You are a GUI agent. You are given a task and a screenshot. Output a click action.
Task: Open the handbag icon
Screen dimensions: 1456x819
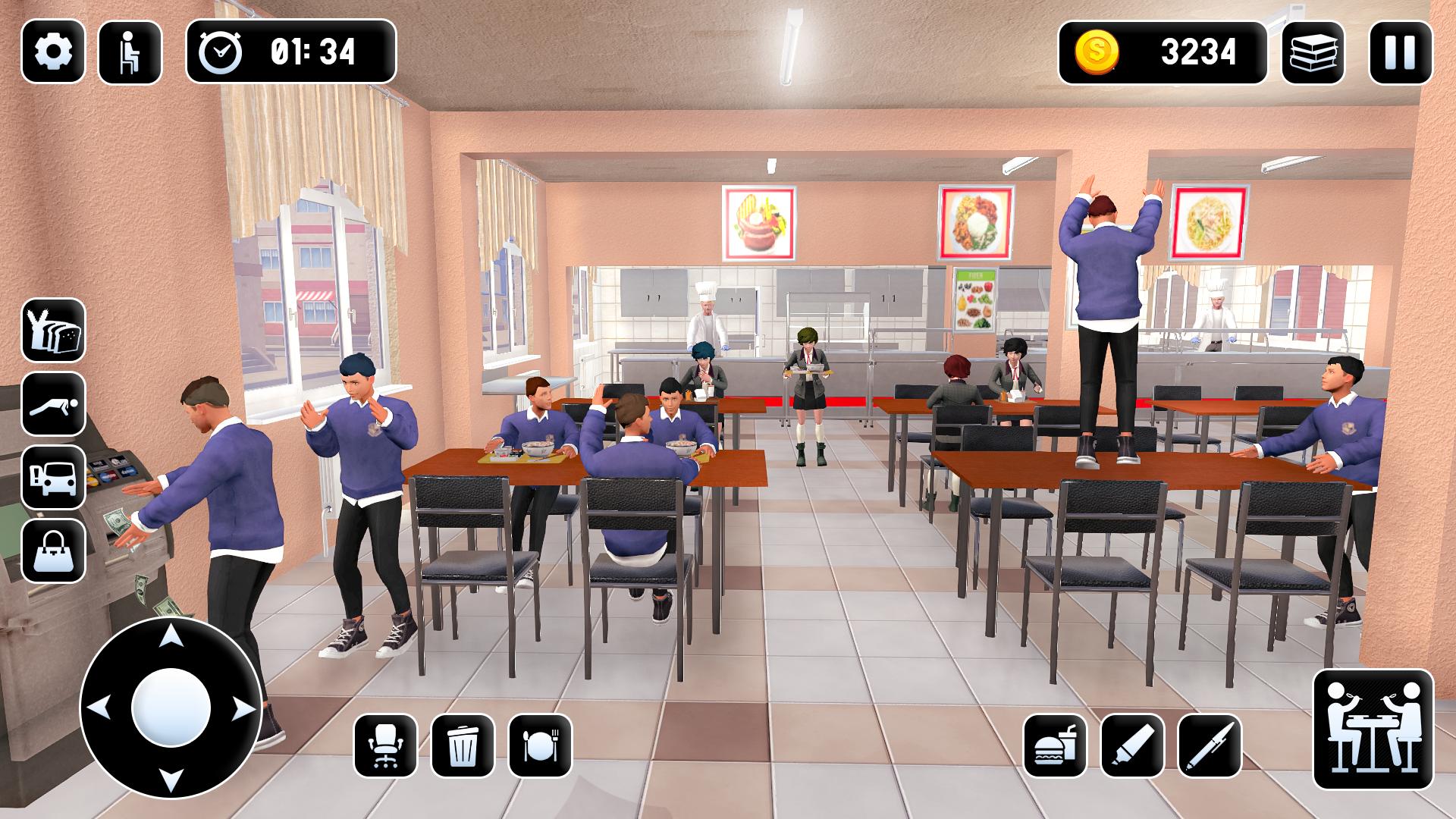tap(53, 551)
